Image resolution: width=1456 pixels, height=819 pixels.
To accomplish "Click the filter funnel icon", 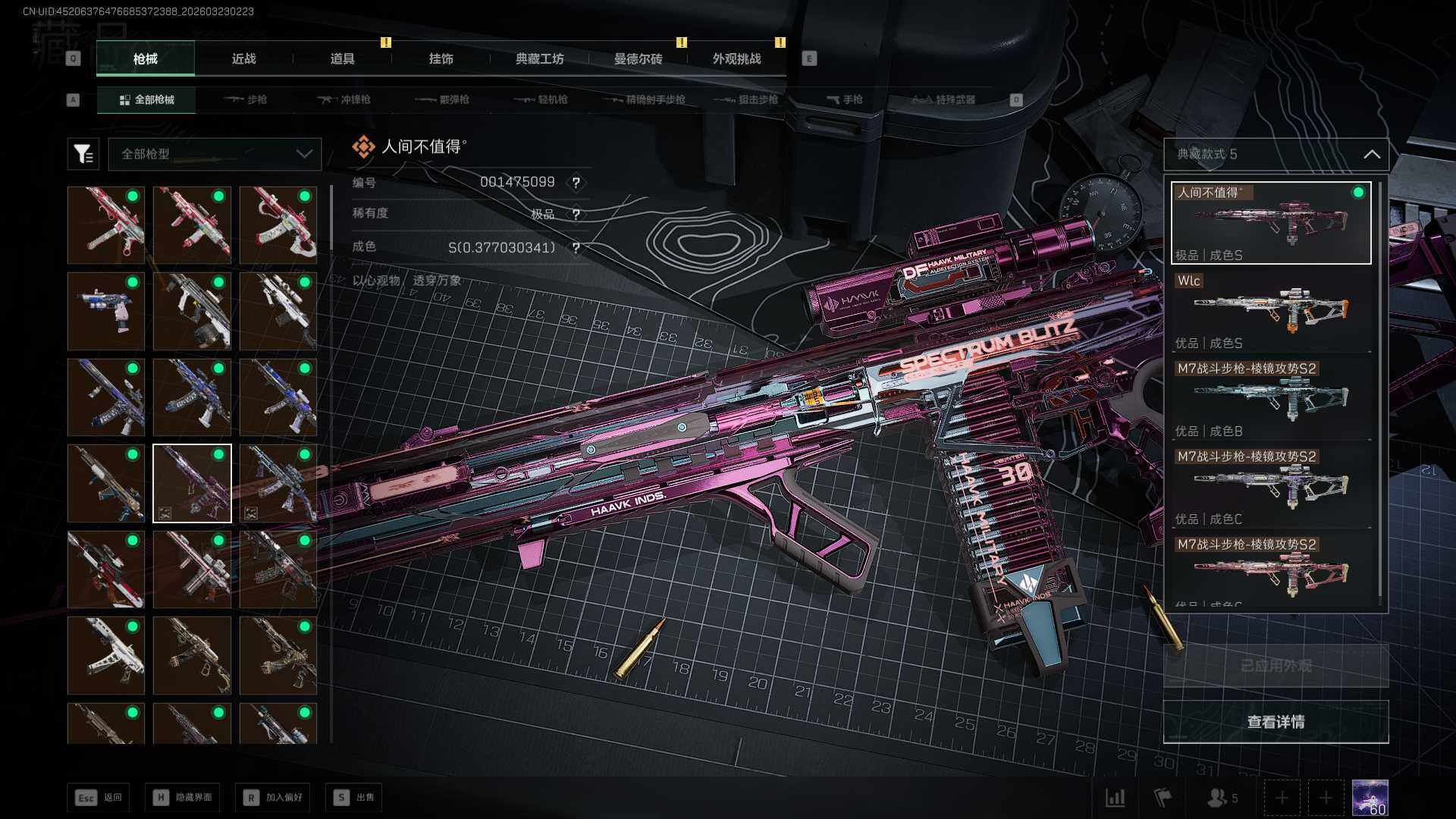I will [x=83, y=154].
